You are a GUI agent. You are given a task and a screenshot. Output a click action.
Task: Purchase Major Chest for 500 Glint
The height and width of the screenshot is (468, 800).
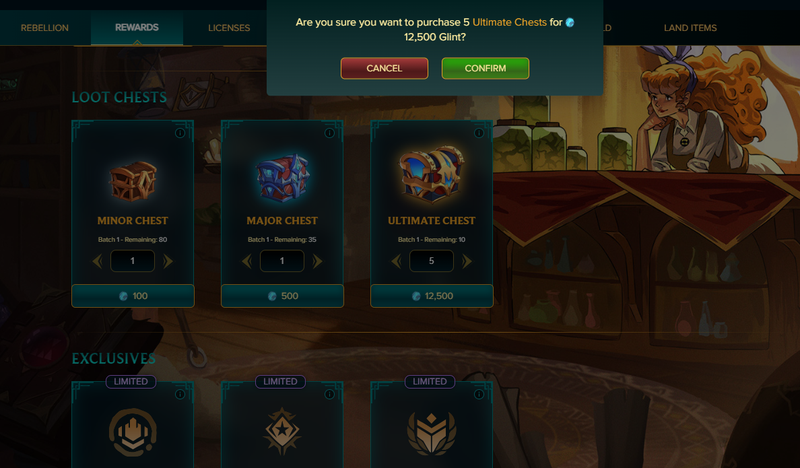[283, 296]
